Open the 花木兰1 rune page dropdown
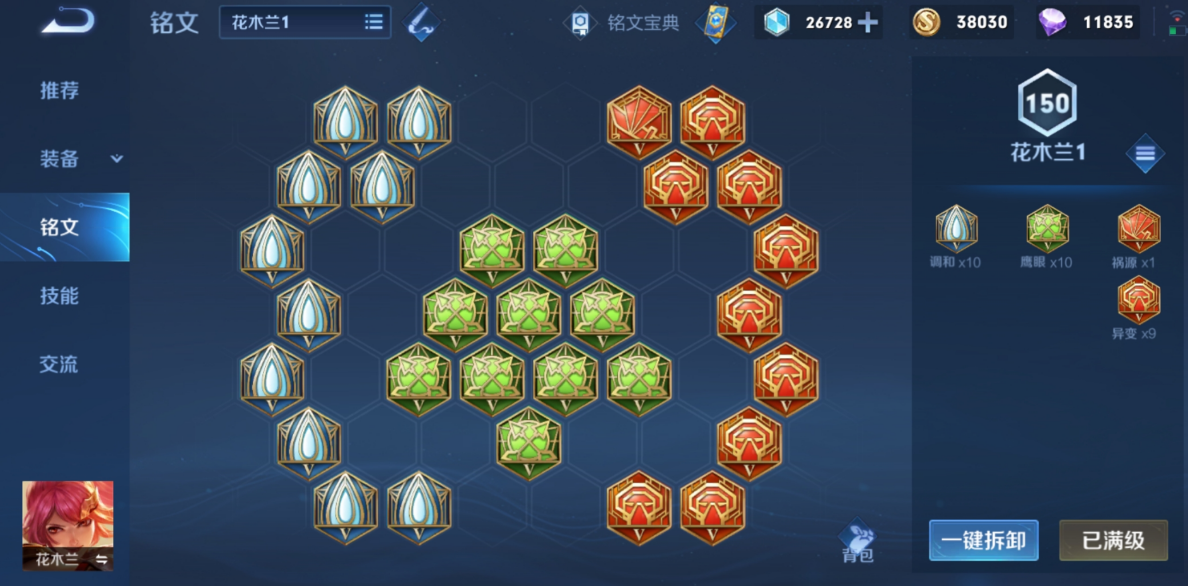Screen dimensions: 1188x586 click(305, 22)
